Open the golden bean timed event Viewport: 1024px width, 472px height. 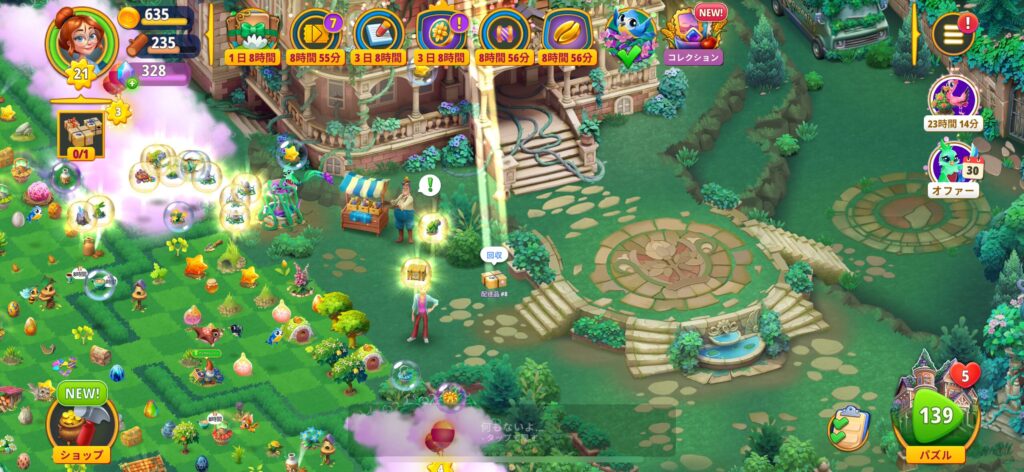click(x=566, y=32)
